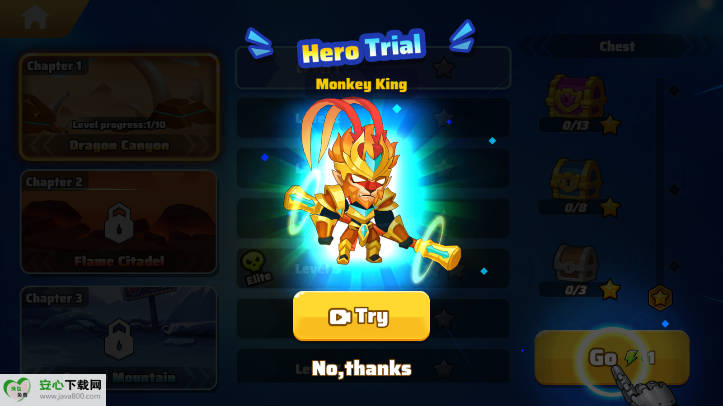Select Chapter 1 Dragon Canyon

(119, 107)
